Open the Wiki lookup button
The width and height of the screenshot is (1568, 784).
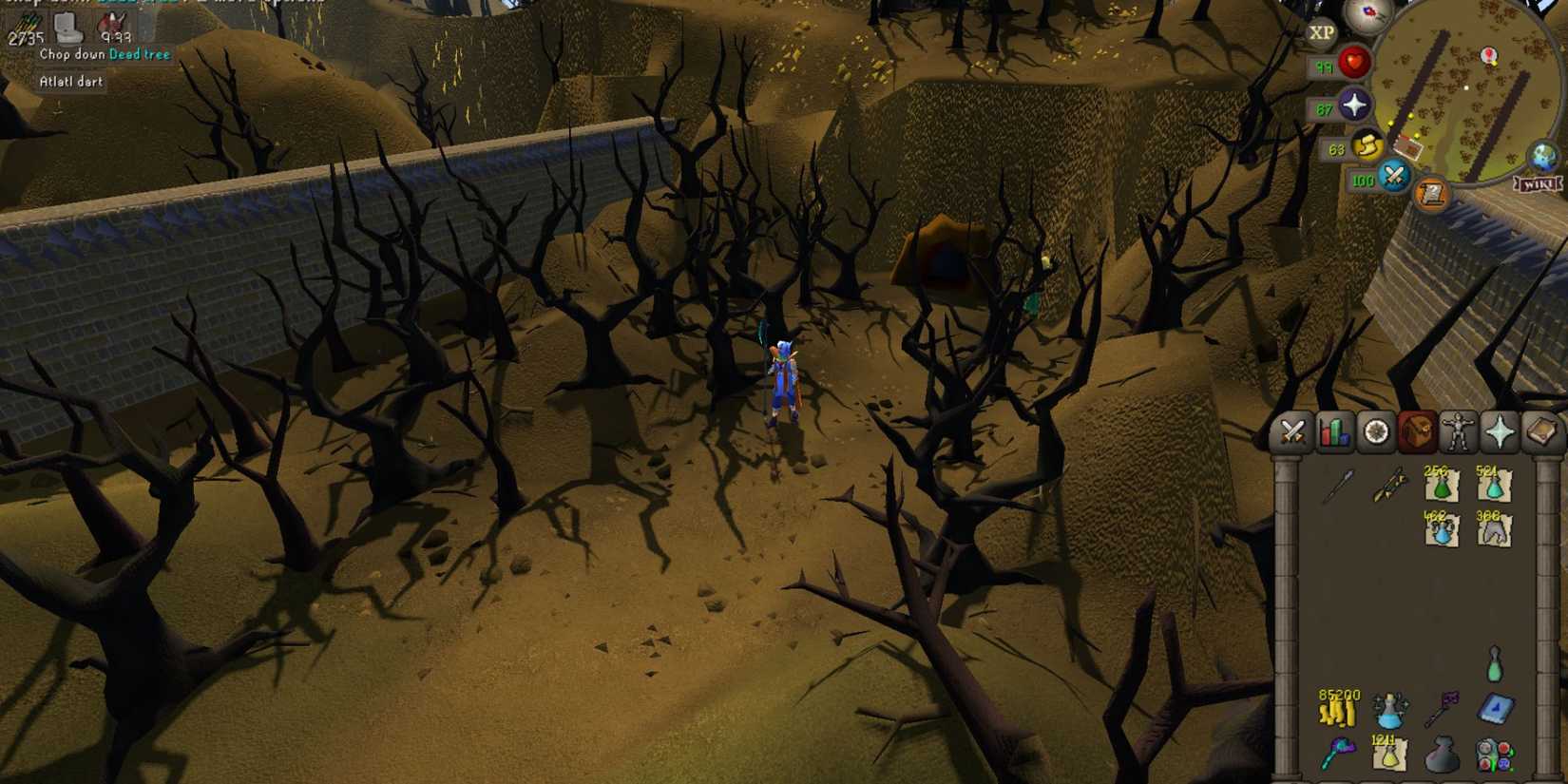(1539, 183)
